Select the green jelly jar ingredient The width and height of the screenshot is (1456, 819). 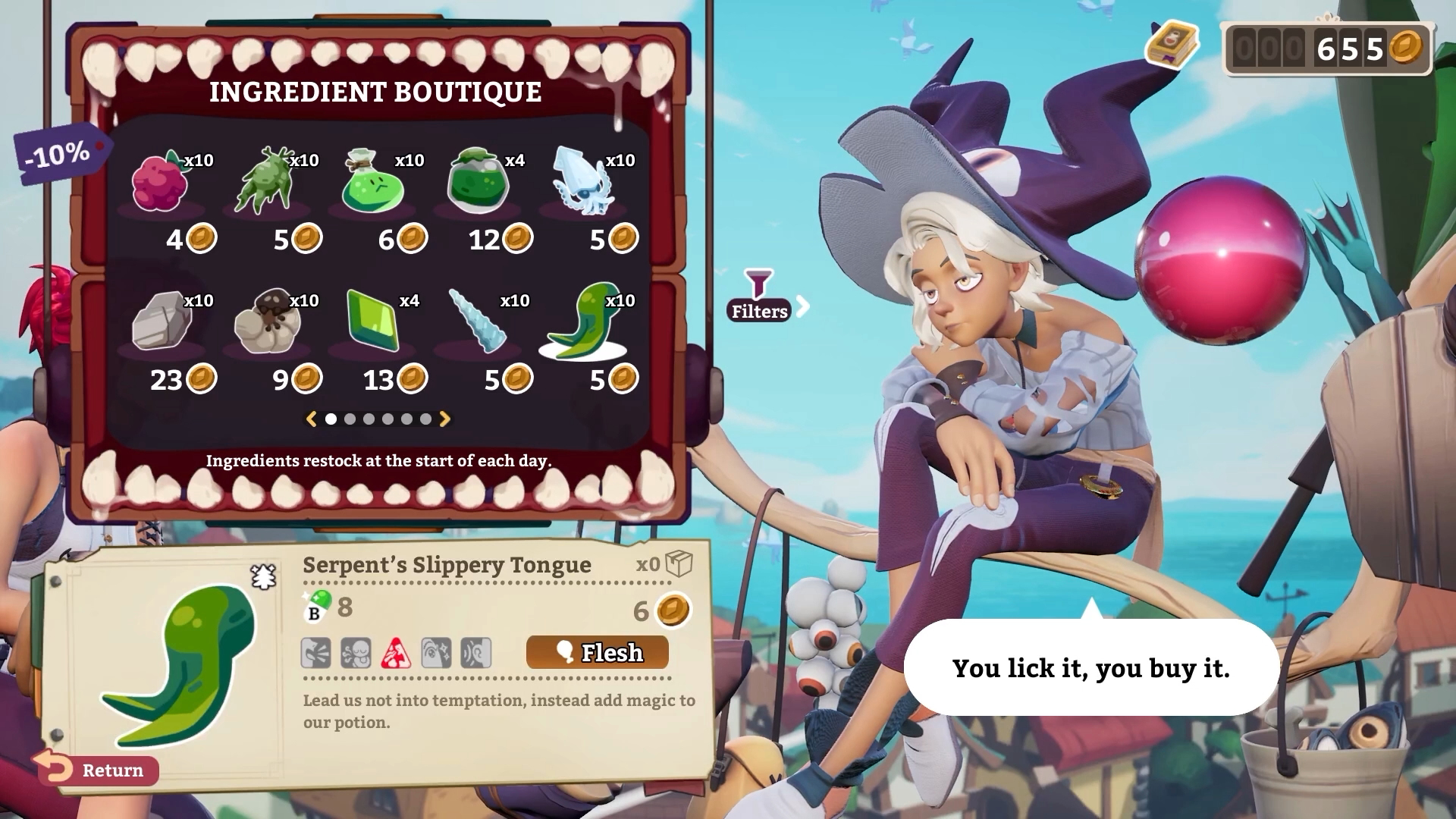tap(478, 183)
